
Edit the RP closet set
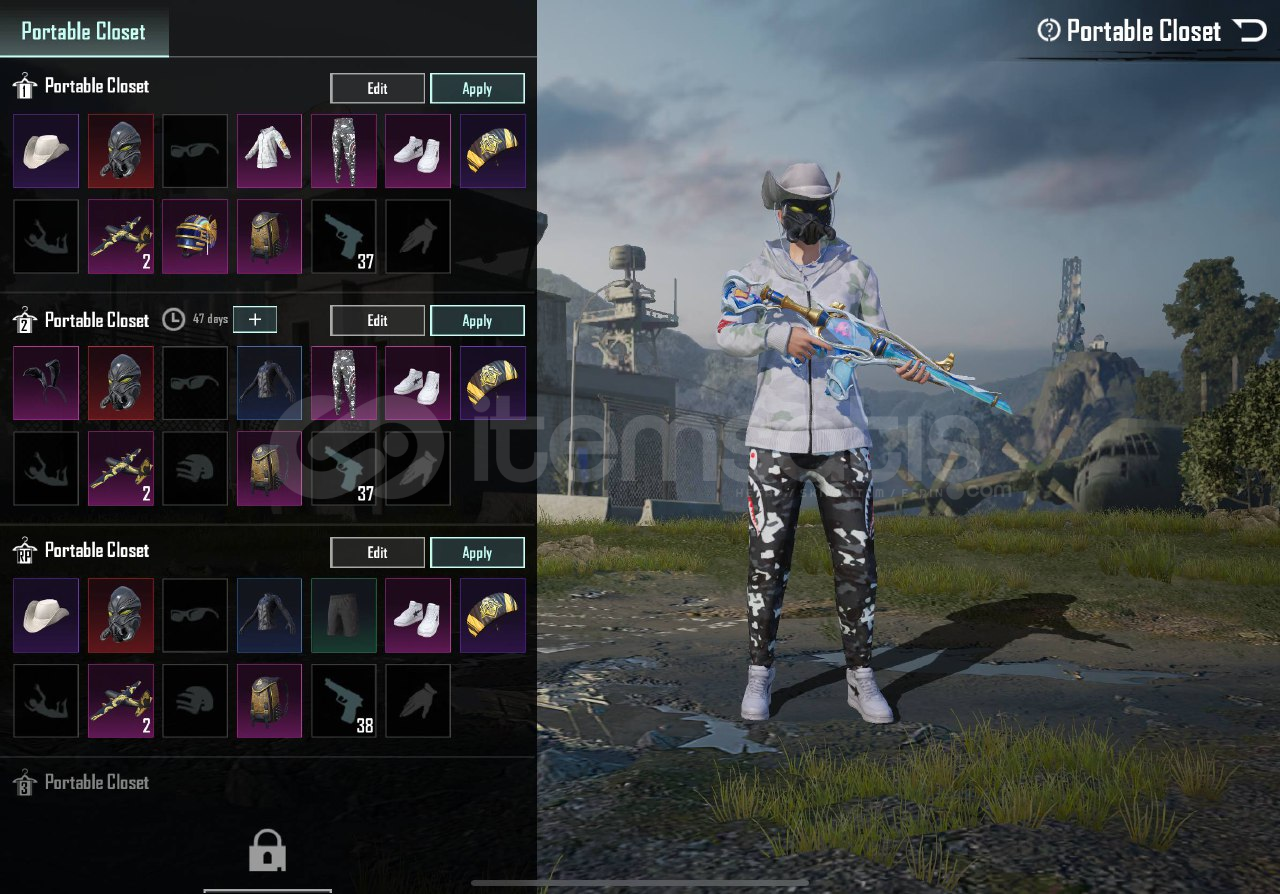377,552
